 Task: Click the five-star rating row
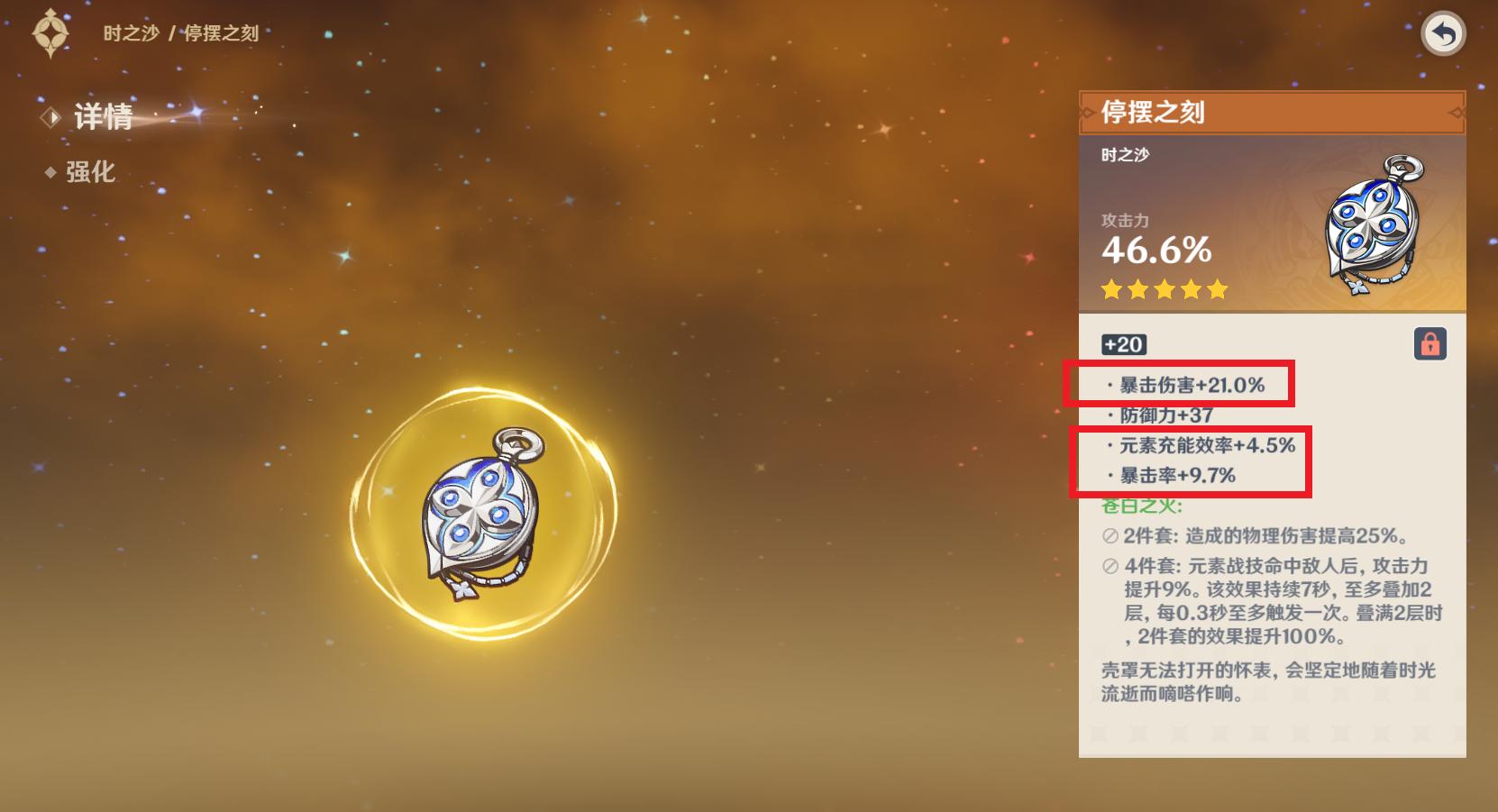(1164, 289)
